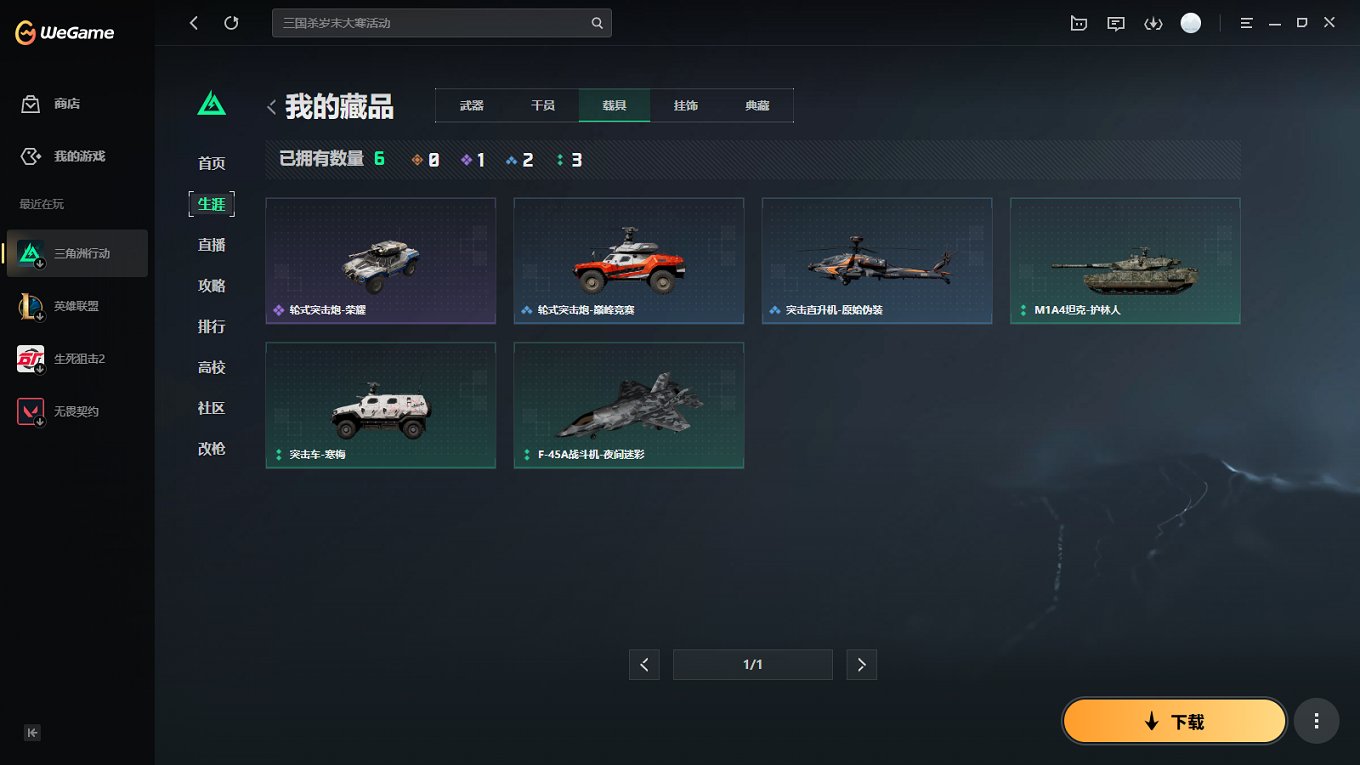Click the Delta Force game icon in sidebar
The width and height of the screenshot is (1360, 765).
point(30,253)
